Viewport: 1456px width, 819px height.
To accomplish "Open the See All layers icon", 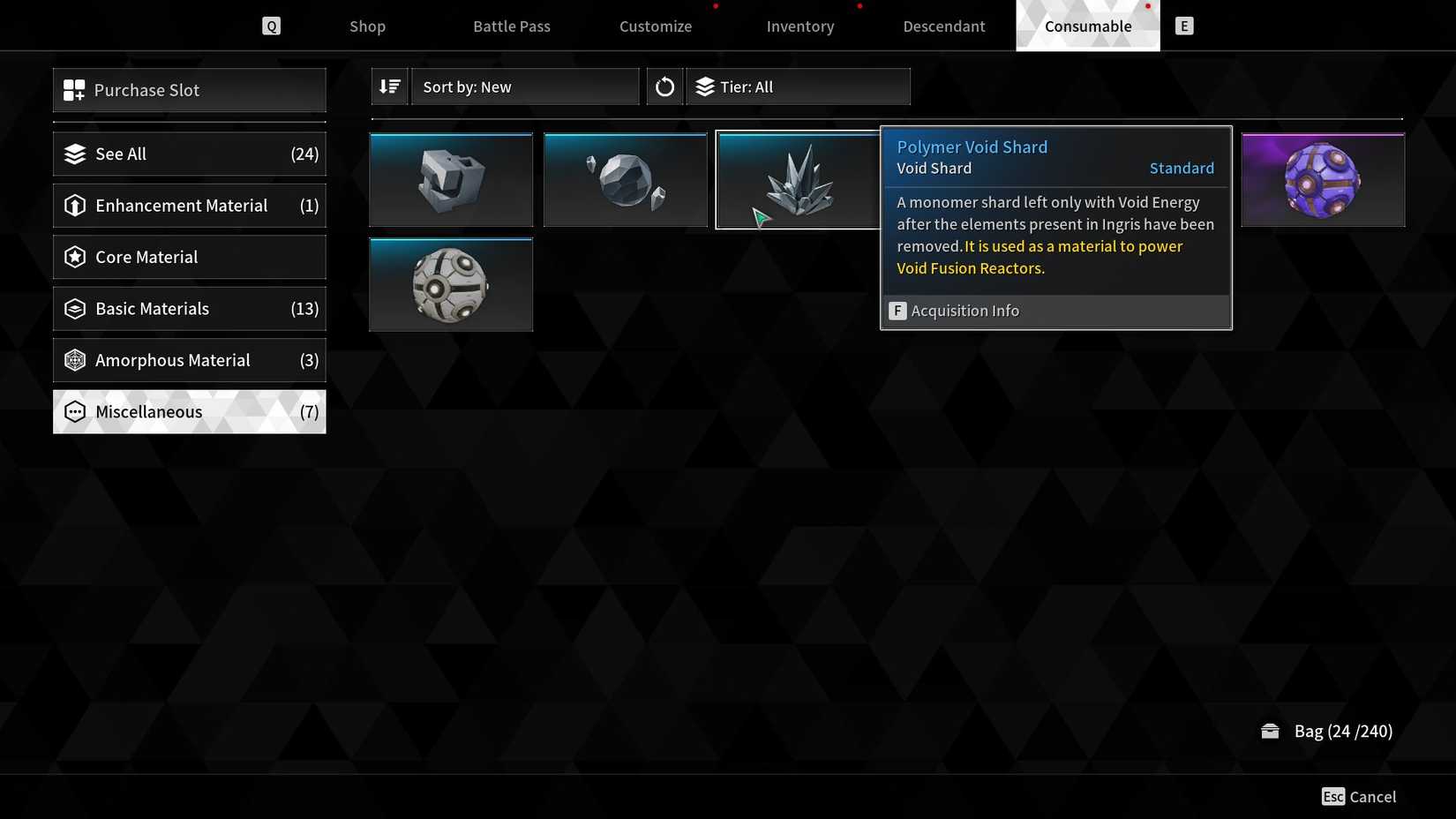I will [75, 154].
